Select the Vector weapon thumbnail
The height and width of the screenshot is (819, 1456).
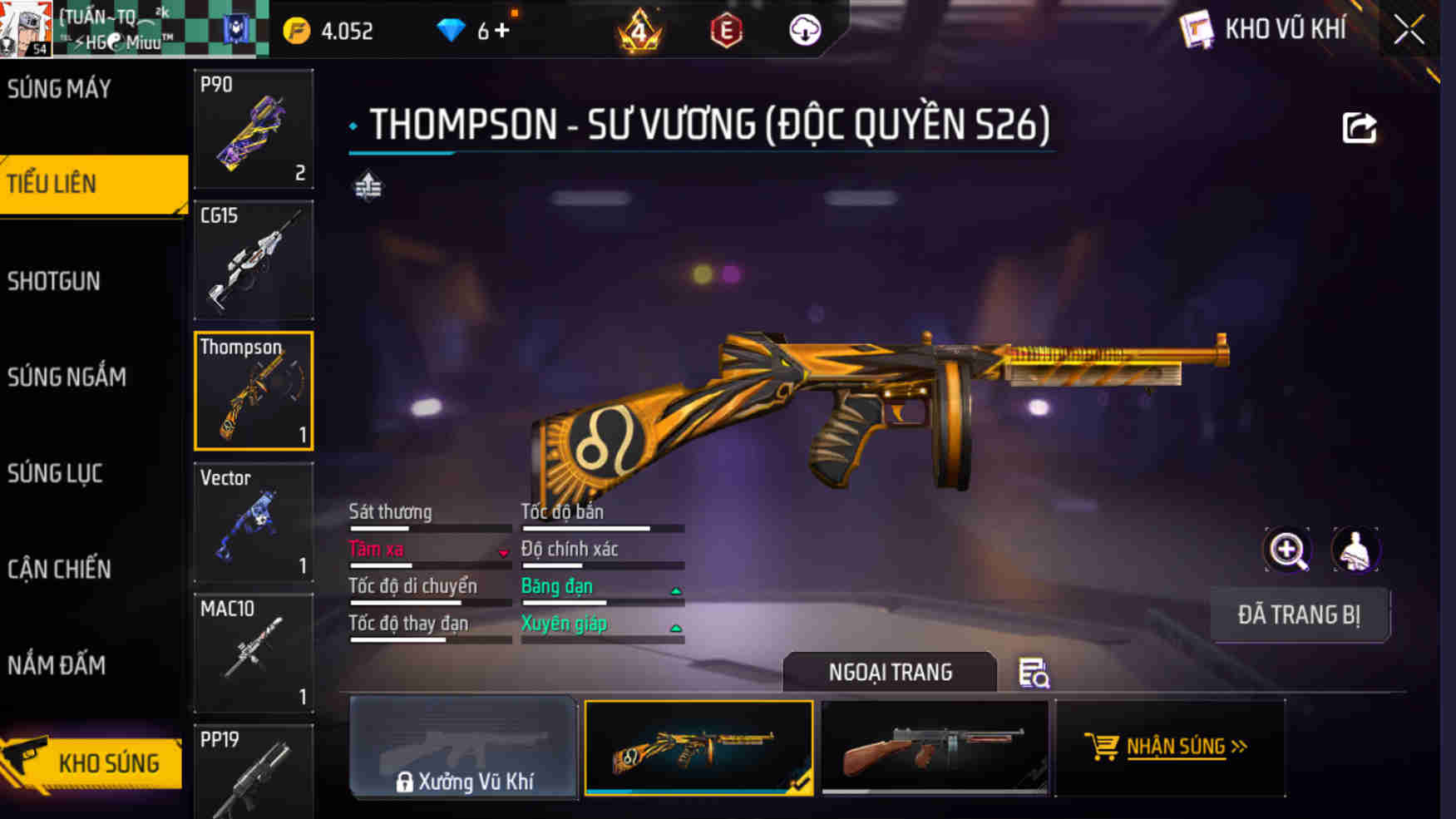(x=253, y=521)
